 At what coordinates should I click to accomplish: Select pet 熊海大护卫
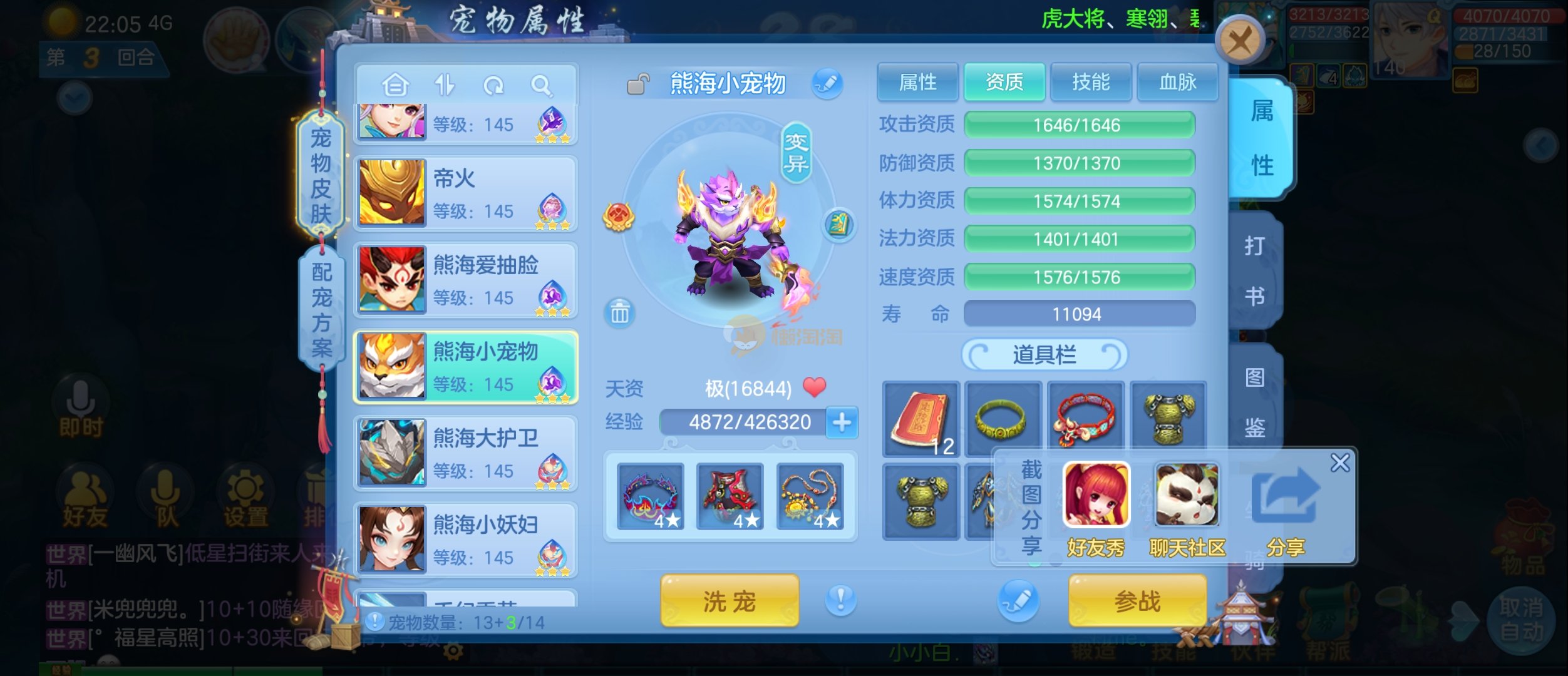tap(466, 454)
